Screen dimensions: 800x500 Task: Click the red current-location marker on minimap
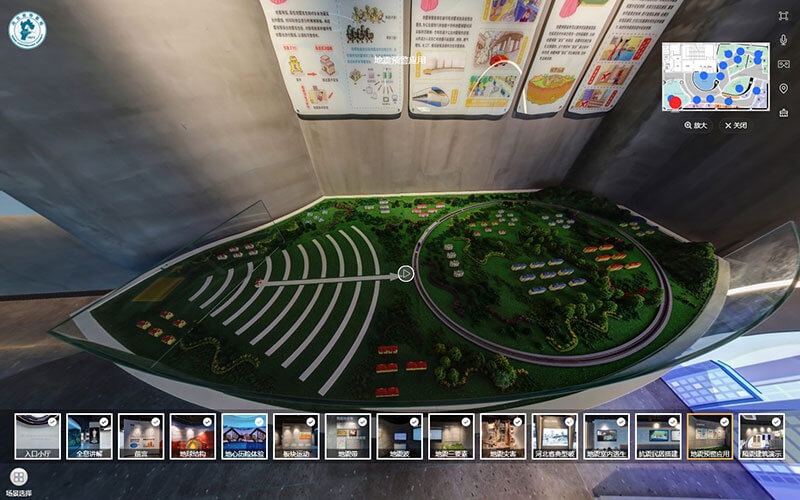pyautogui.click(x=674, y=100)
